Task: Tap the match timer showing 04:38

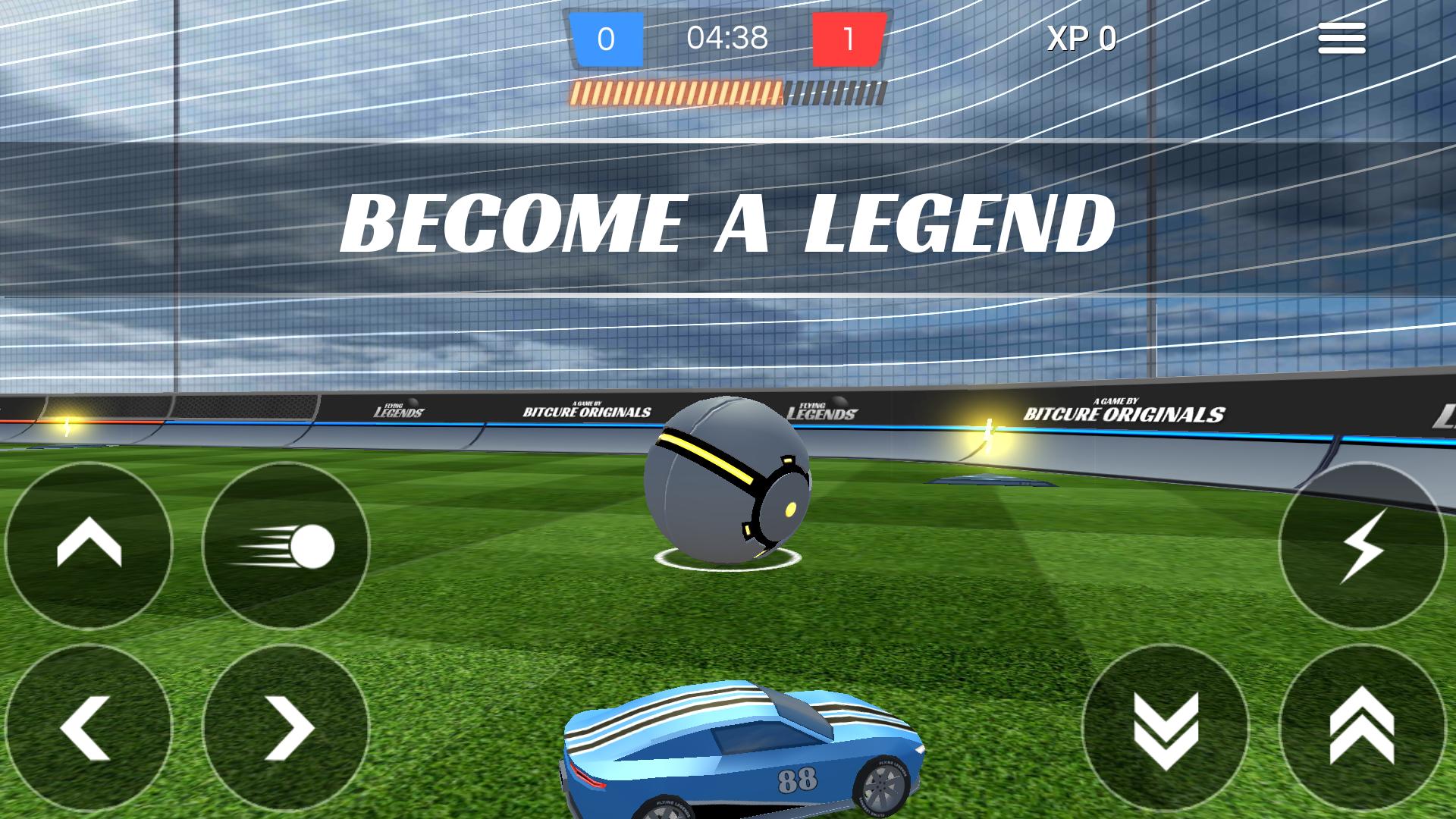Action: pyautogui.click(x=726, y=36)
